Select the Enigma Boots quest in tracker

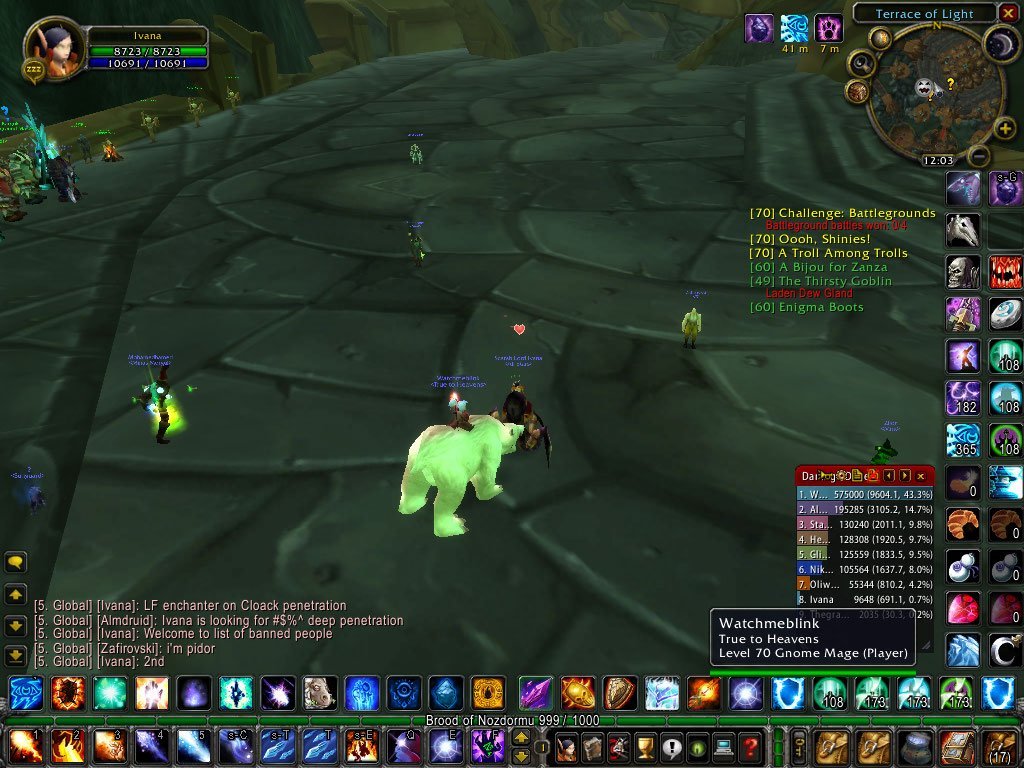coord(807,307)
